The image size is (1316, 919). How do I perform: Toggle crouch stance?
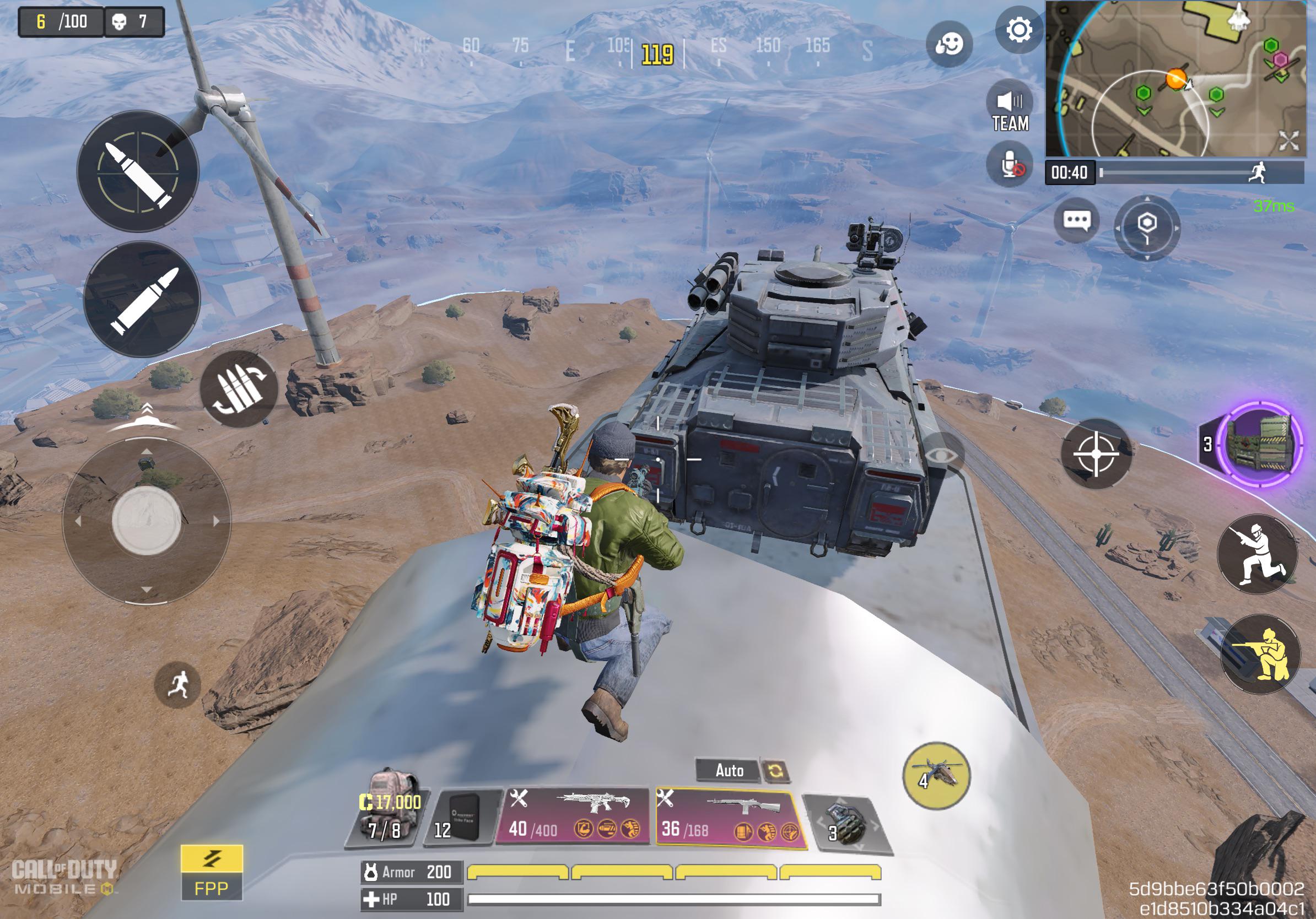point(1256,555)
